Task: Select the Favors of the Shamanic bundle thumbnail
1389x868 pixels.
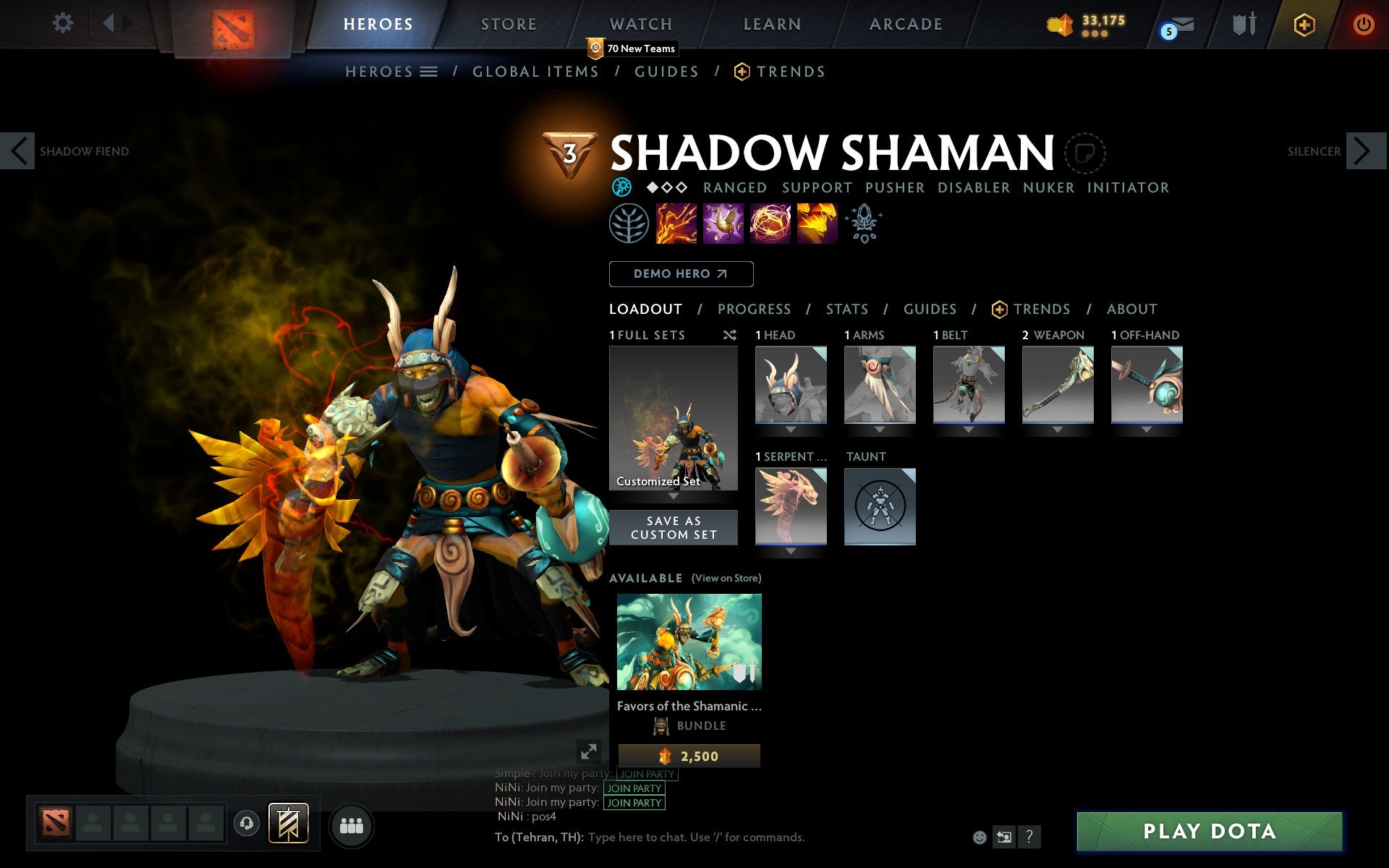Action: tap(689, 641)
